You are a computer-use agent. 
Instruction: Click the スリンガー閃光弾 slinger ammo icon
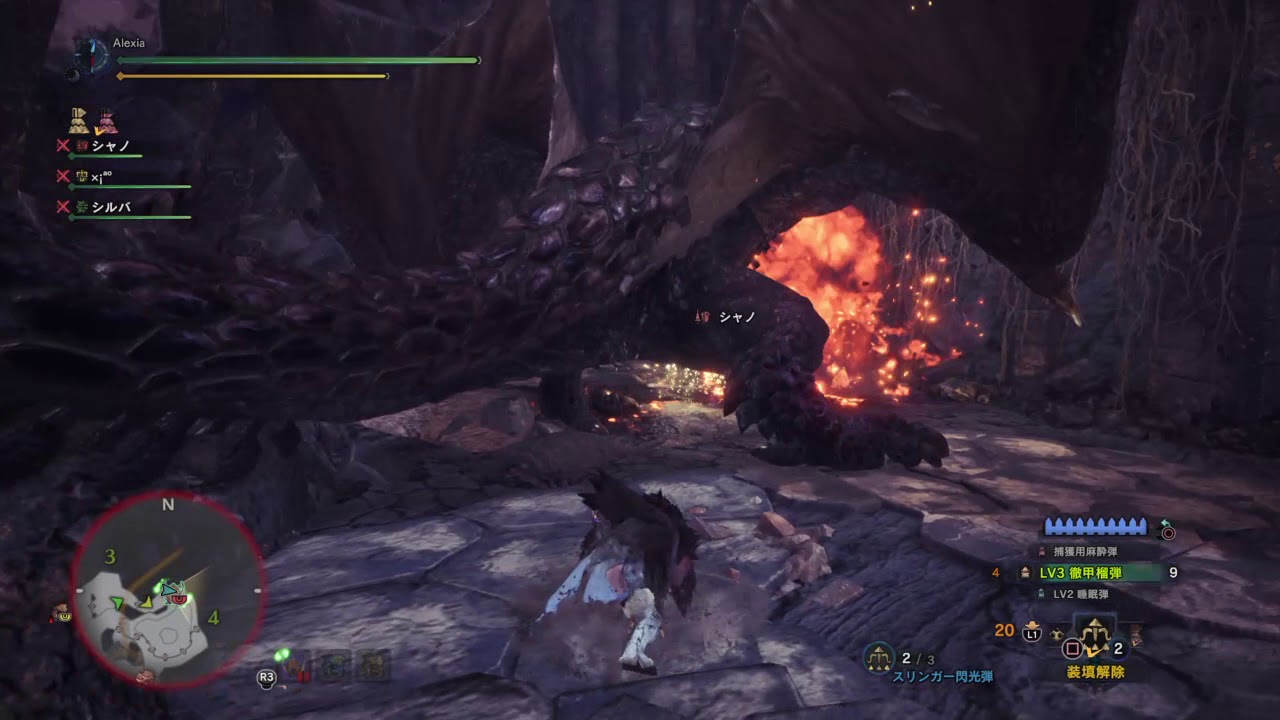click(879, 656)
